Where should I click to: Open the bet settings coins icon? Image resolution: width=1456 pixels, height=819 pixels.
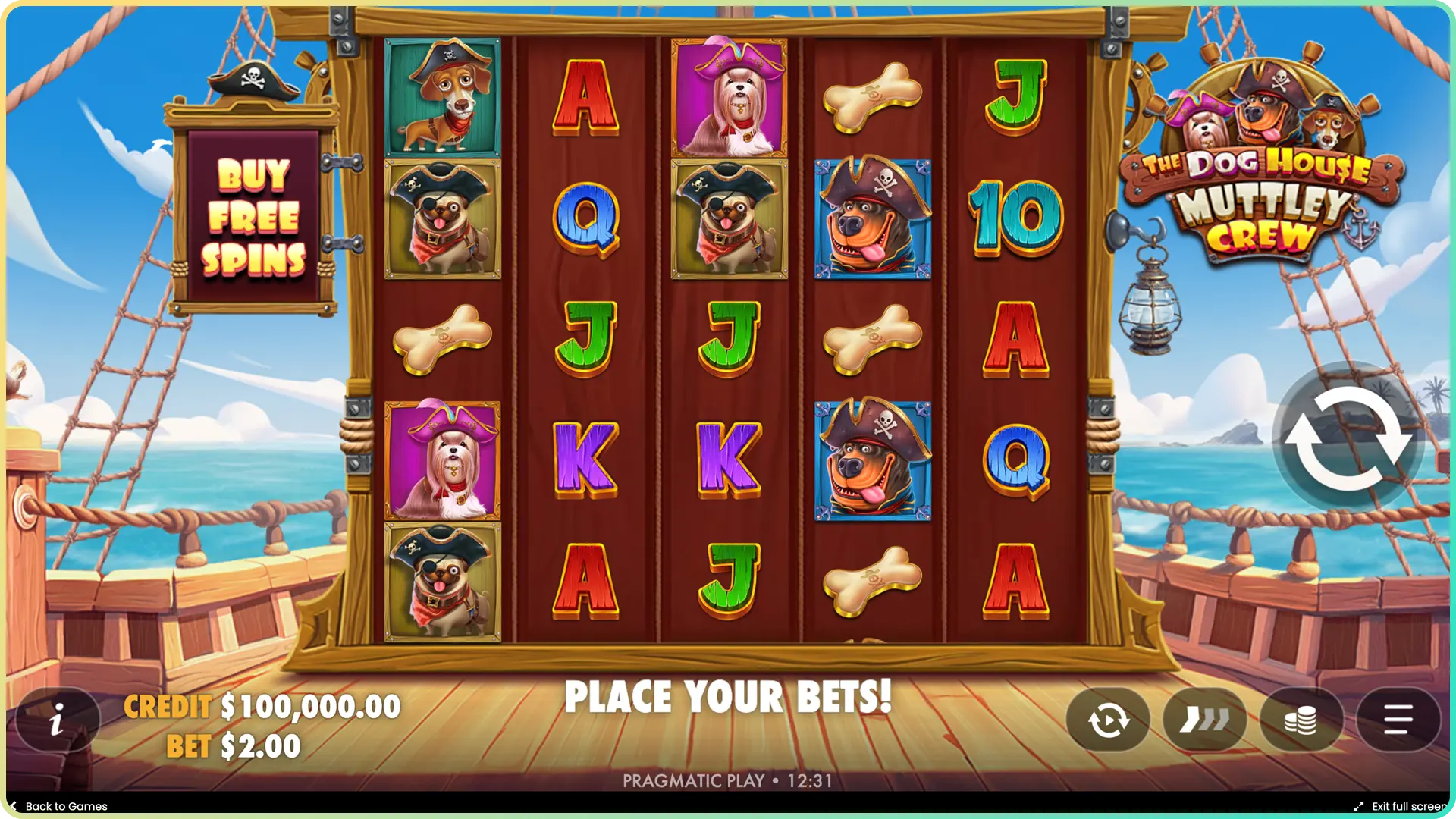(1300, 720)
